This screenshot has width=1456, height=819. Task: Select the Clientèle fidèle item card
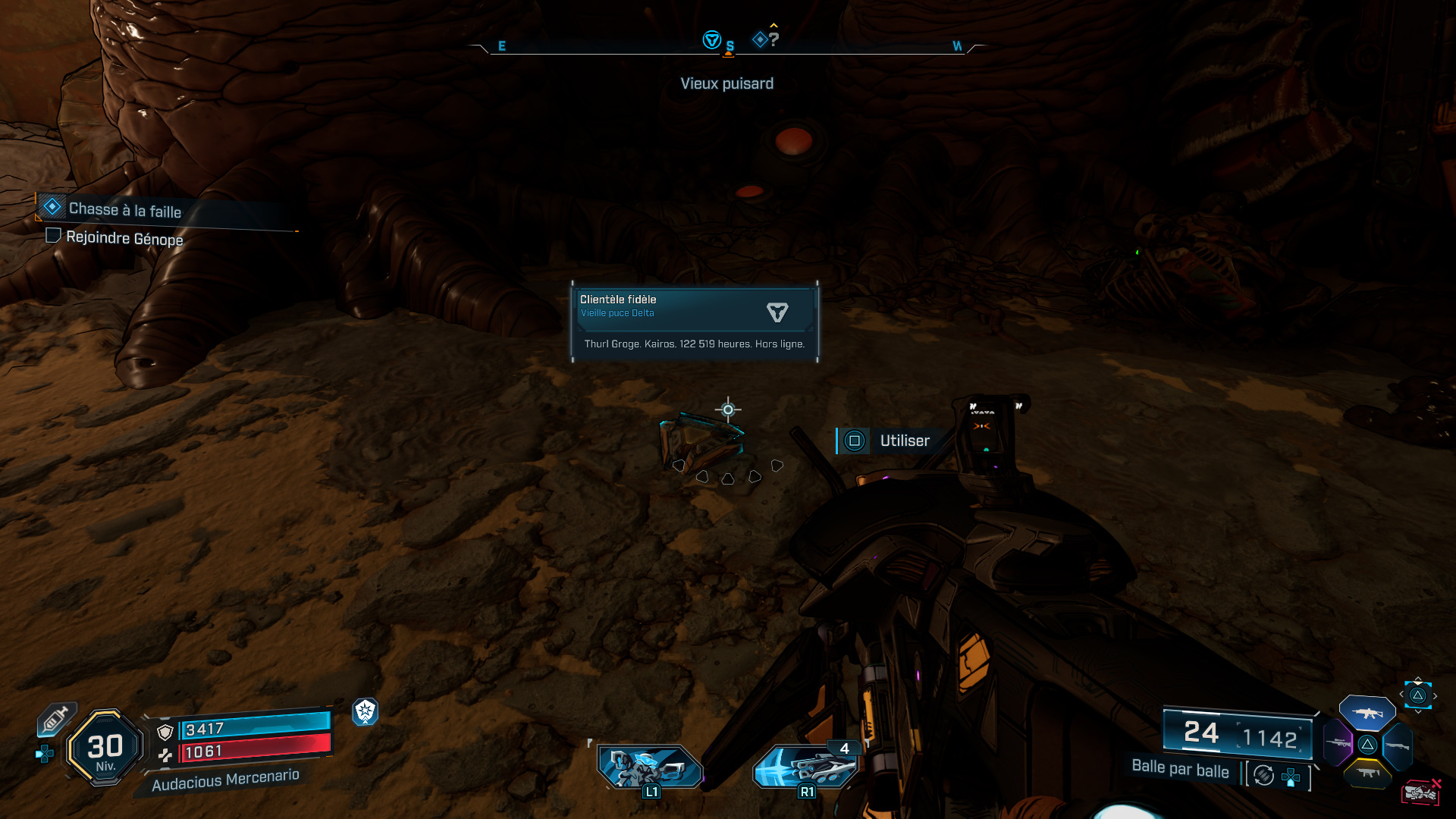pos(694,322)
